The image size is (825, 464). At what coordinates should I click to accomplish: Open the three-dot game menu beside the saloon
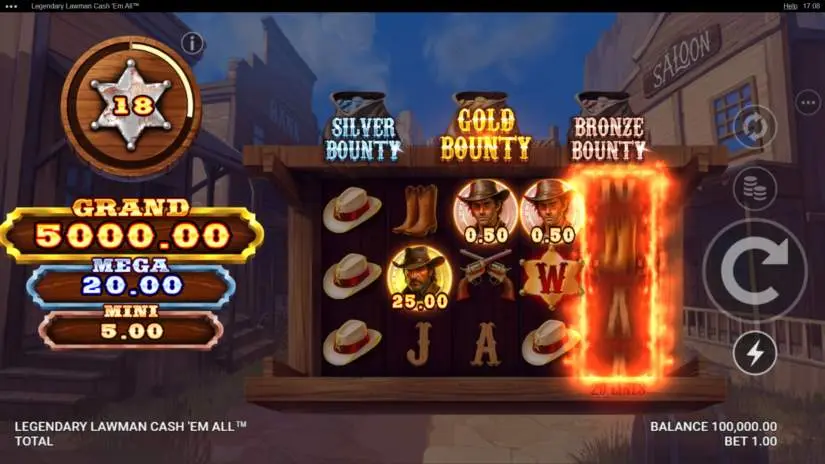coord(808,102)
